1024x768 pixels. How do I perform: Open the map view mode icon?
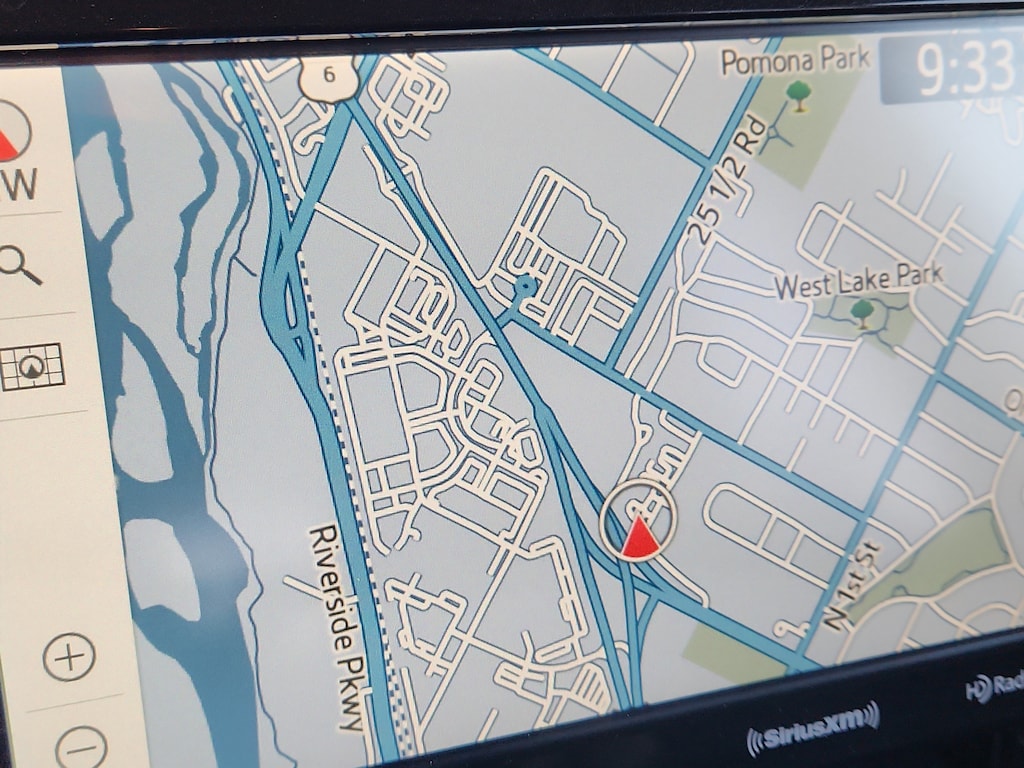32,367
